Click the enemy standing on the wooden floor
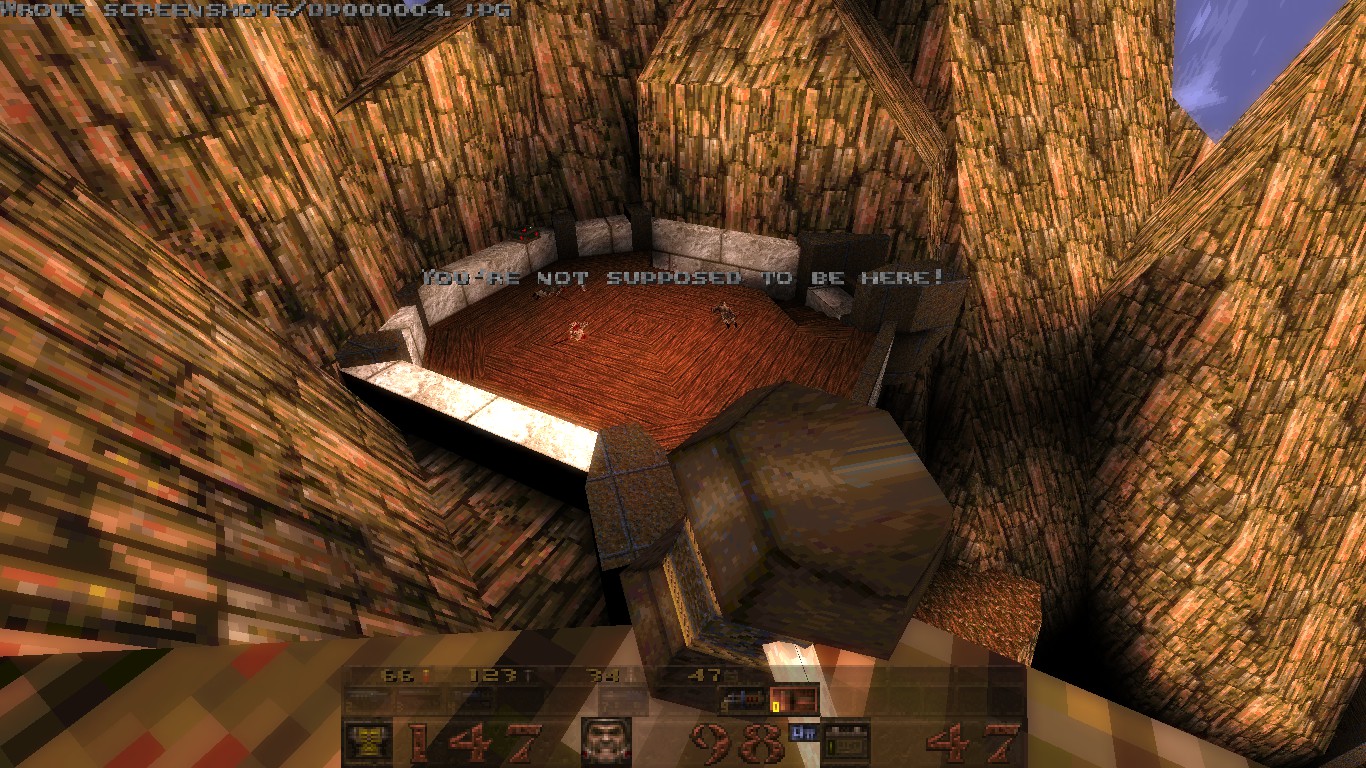This screenshot has height=768, width=1366. (724, 315)
